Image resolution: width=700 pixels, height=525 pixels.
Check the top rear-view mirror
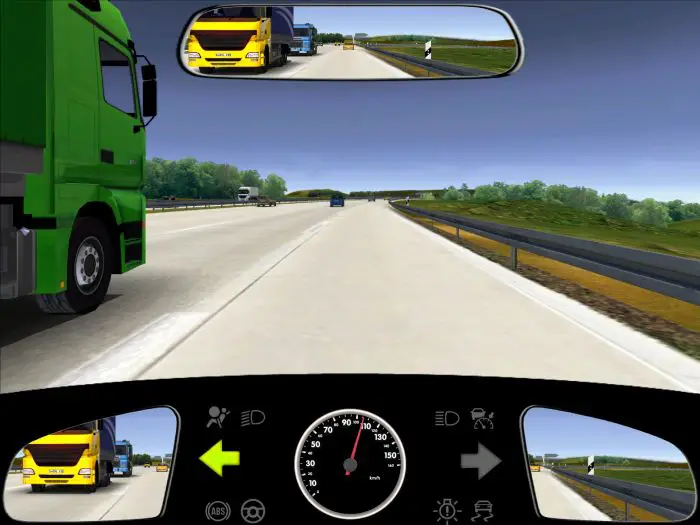pos(349,41)
